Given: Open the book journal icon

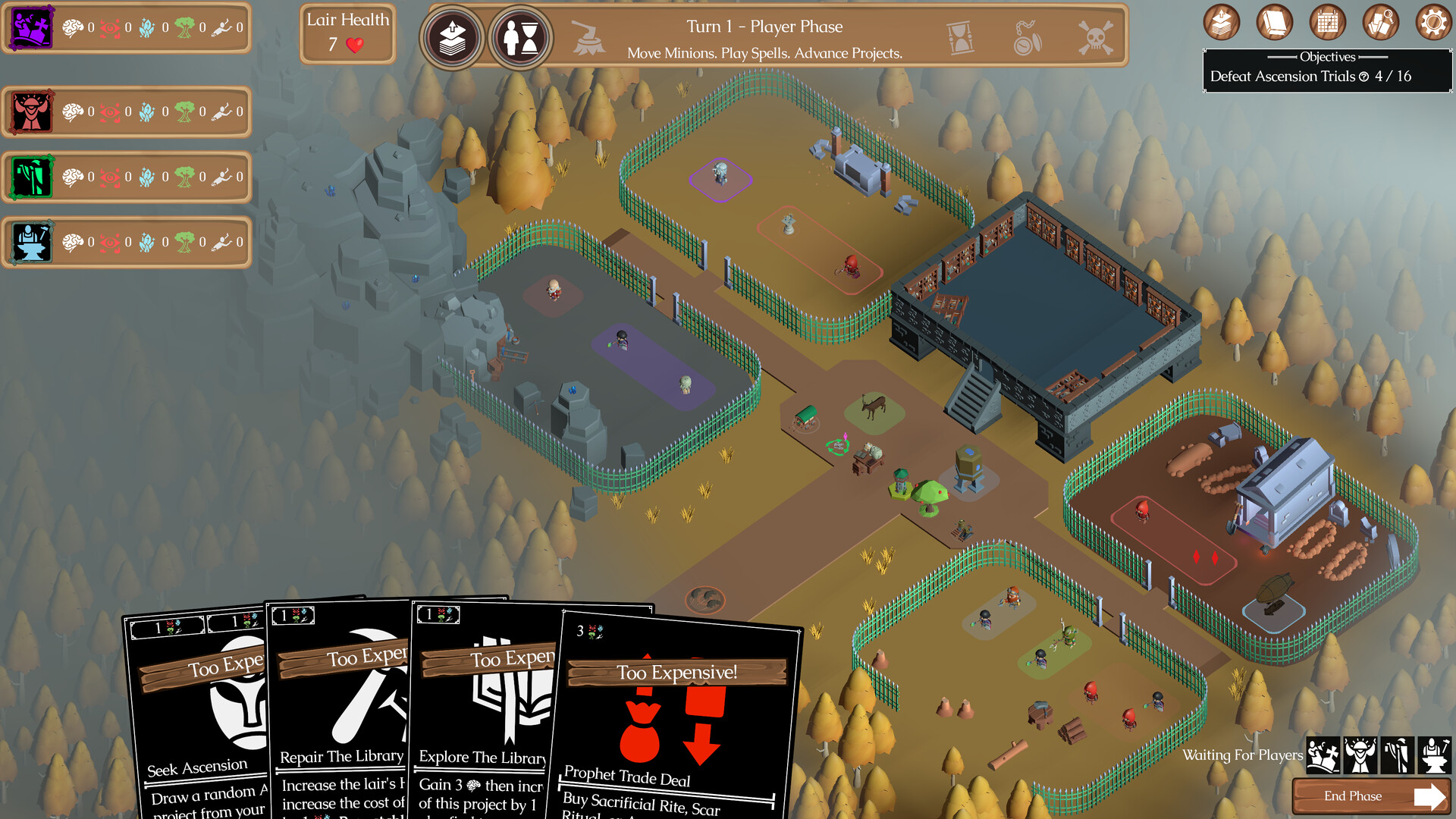Looking at the screenshot, I should 1274,23.
